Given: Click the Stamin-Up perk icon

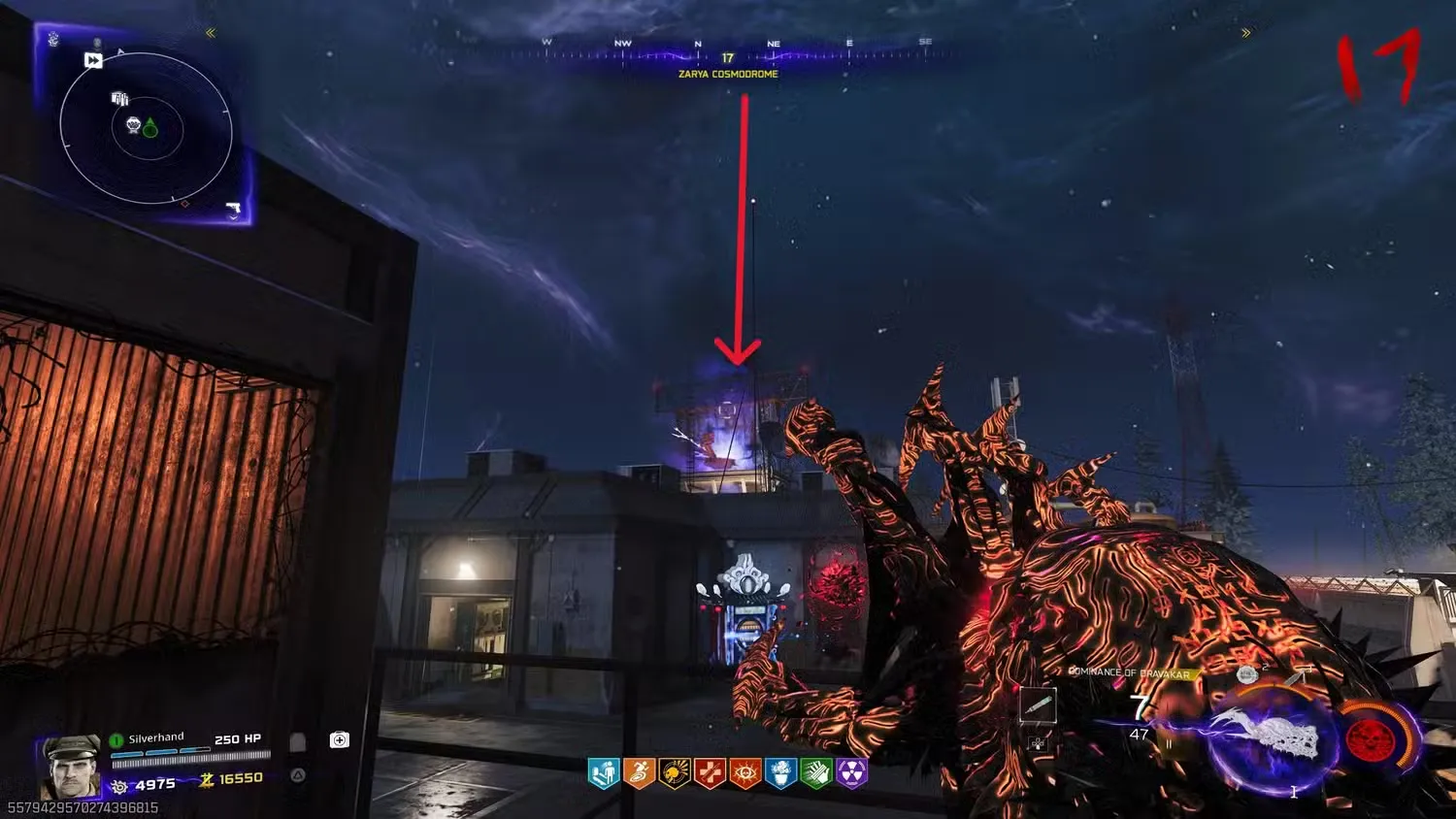Looking at the screenshot, I should point(639,773).
